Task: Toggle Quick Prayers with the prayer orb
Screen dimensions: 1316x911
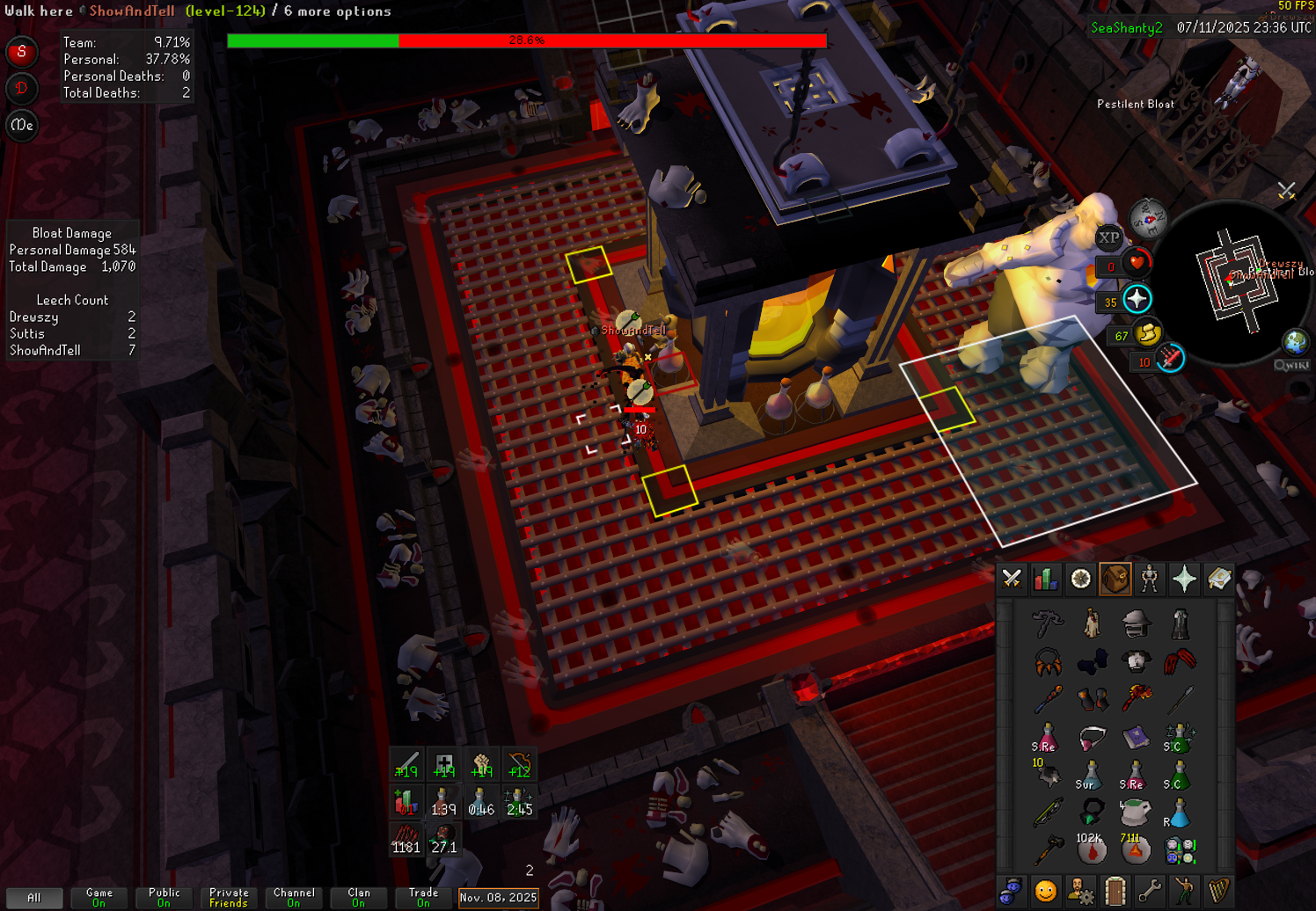Action: [x=1137, y=300]
